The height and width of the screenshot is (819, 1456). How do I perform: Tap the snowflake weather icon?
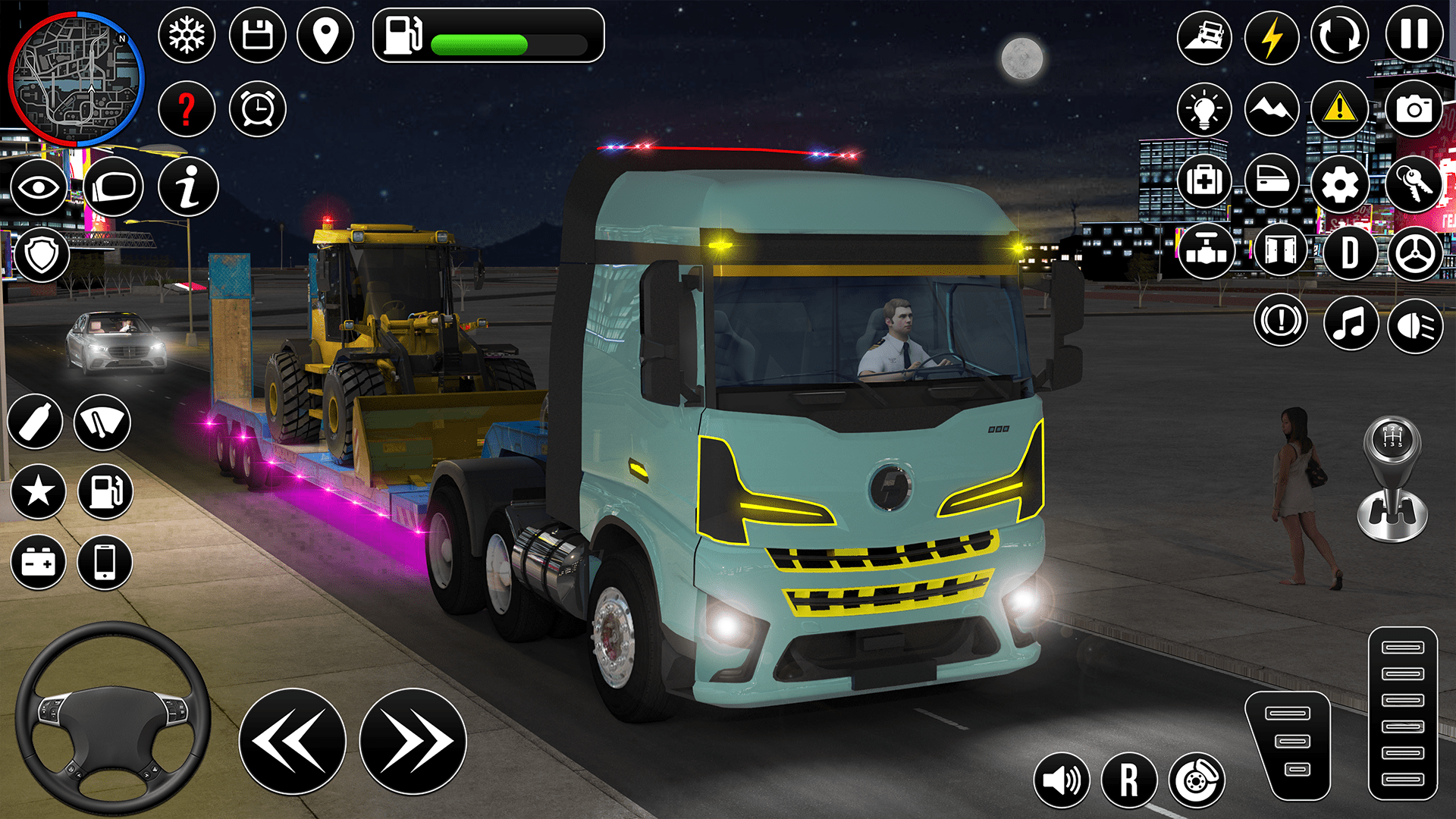pos(187,36)
